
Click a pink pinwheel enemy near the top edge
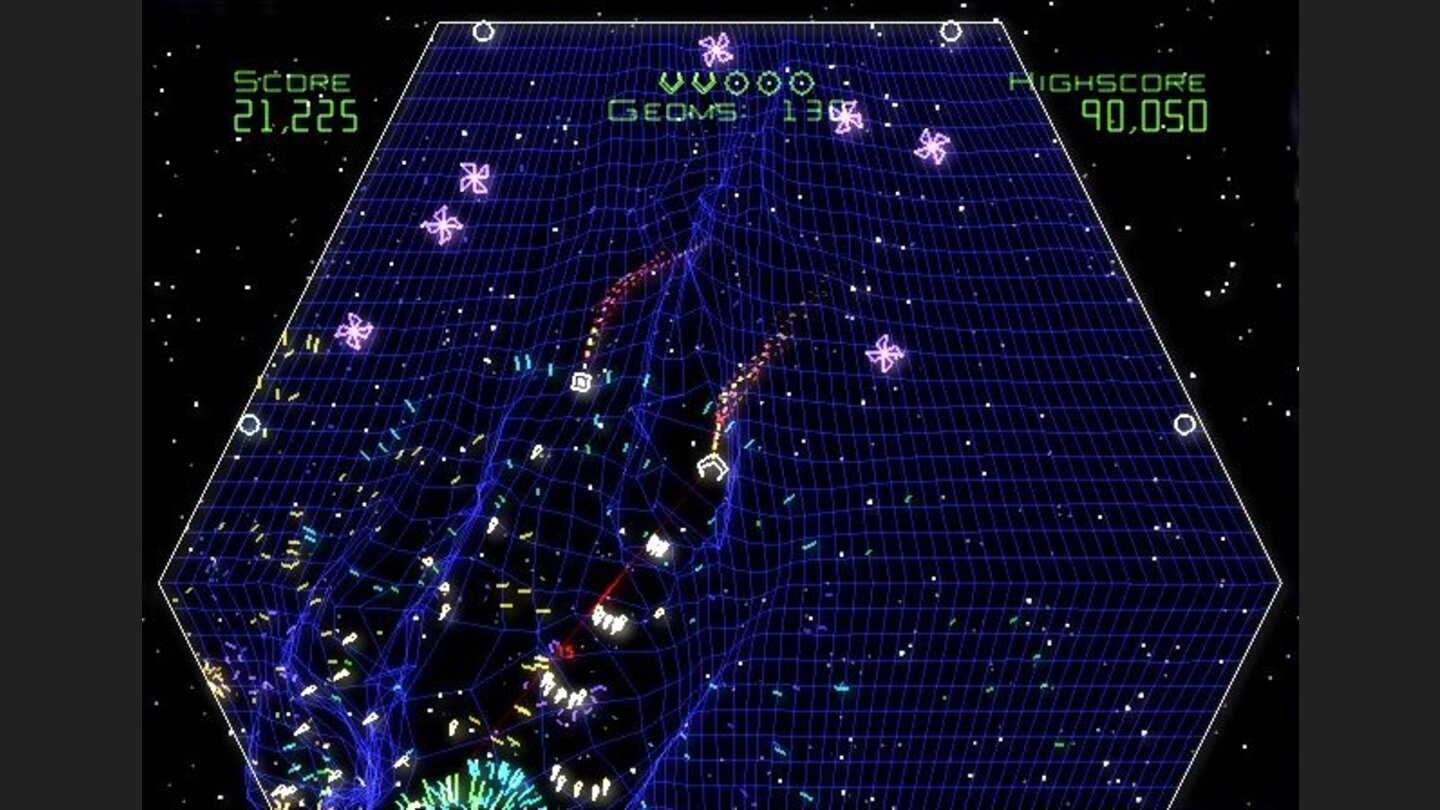[x=714, y=48]
